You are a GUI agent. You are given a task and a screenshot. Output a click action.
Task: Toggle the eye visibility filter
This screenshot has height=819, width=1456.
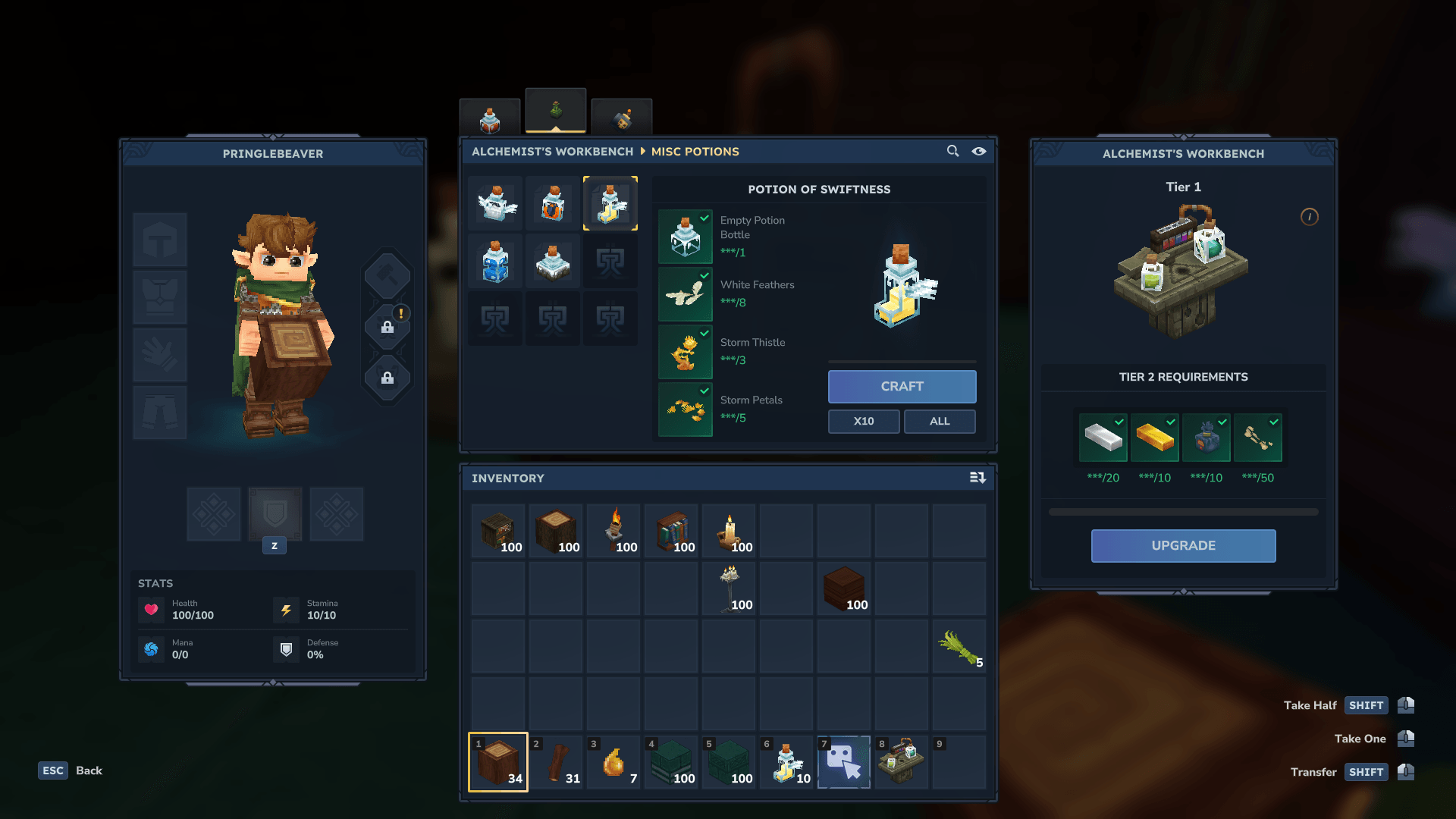coord(979,151)
